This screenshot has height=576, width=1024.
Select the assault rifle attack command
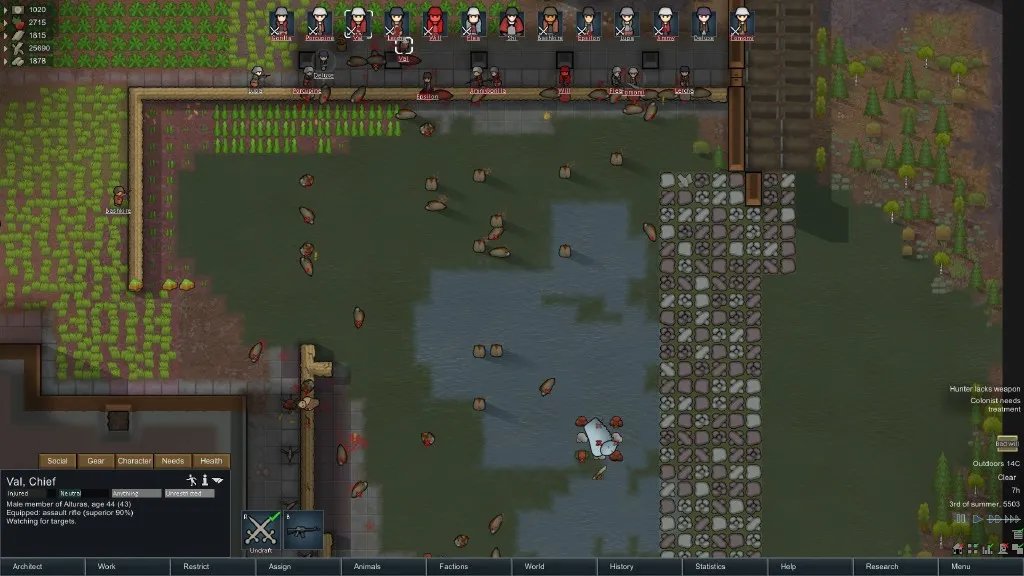point(303,531)
